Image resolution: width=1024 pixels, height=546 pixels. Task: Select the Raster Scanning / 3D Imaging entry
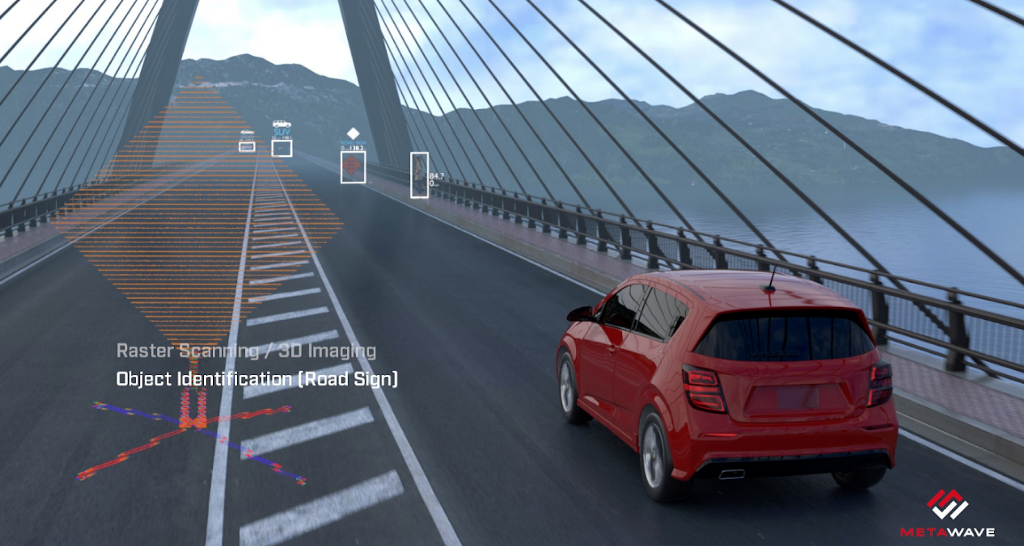246,351
